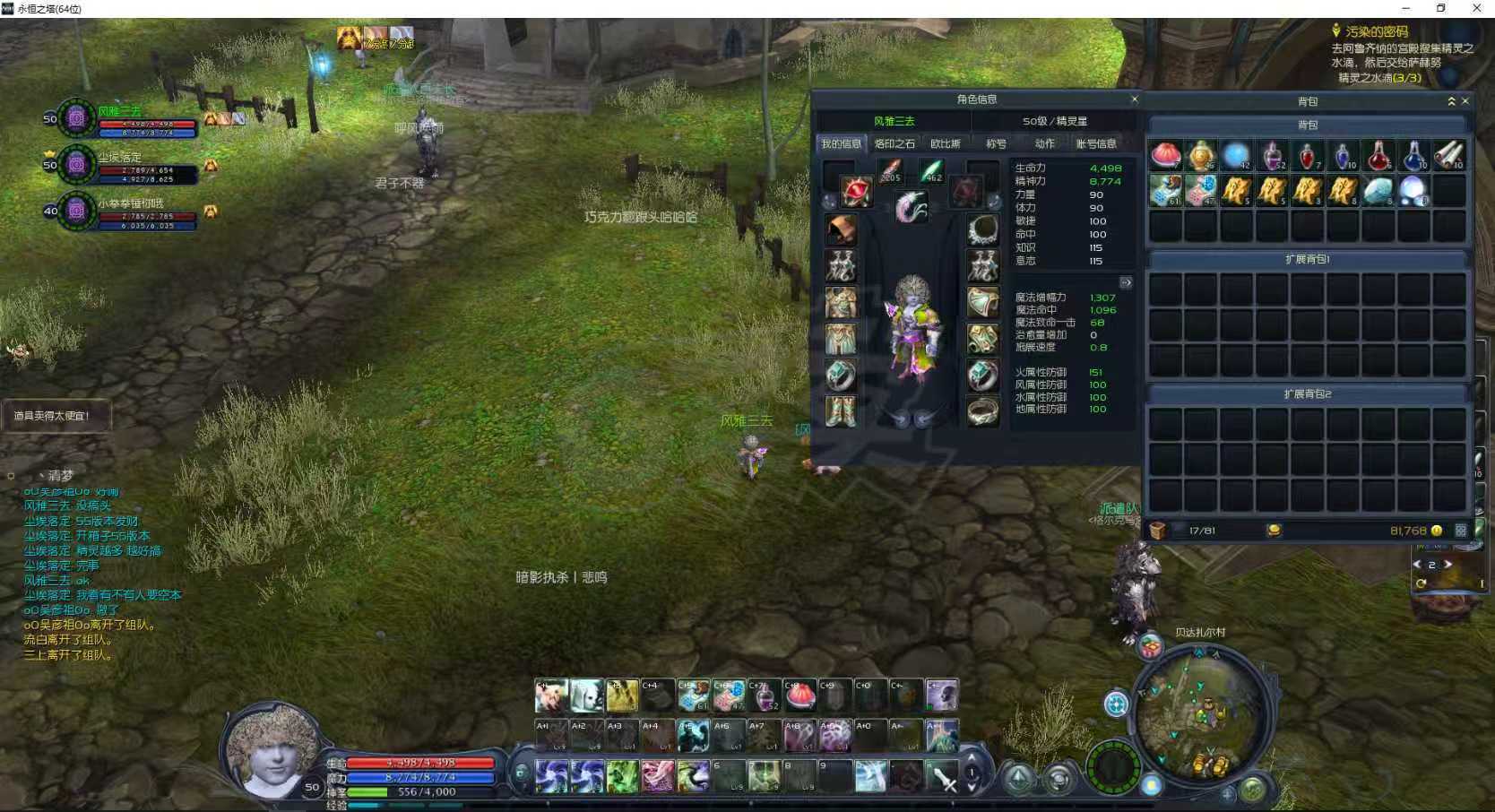Image resolution: width=1495 pixels, height=812 pixels.
Task: Select the red shell item in backpack
Action: coord(1165,156)
